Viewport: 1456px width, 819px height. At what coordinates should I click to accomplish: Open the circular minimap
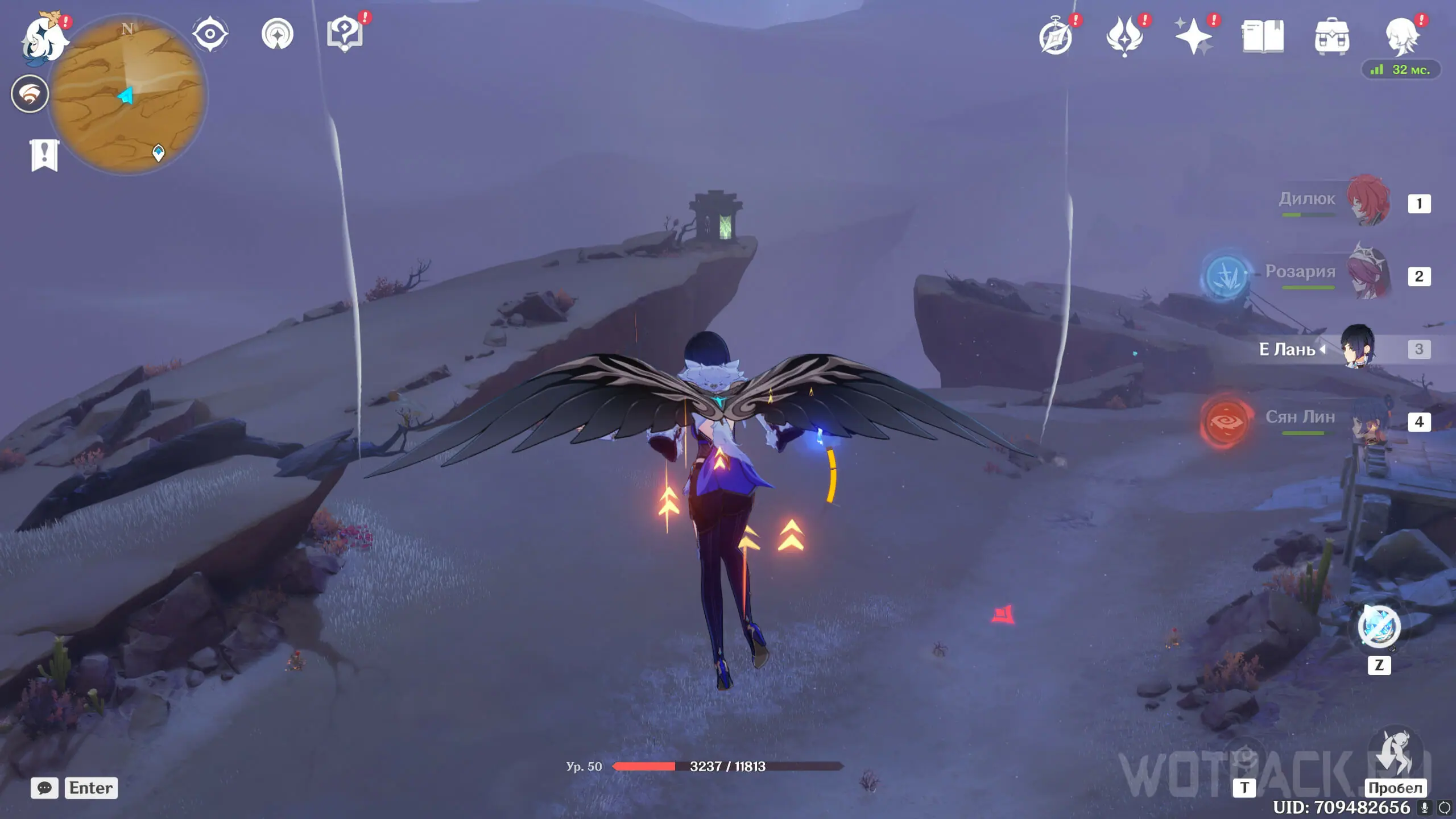pyautogui.click(x=127, y=94)
